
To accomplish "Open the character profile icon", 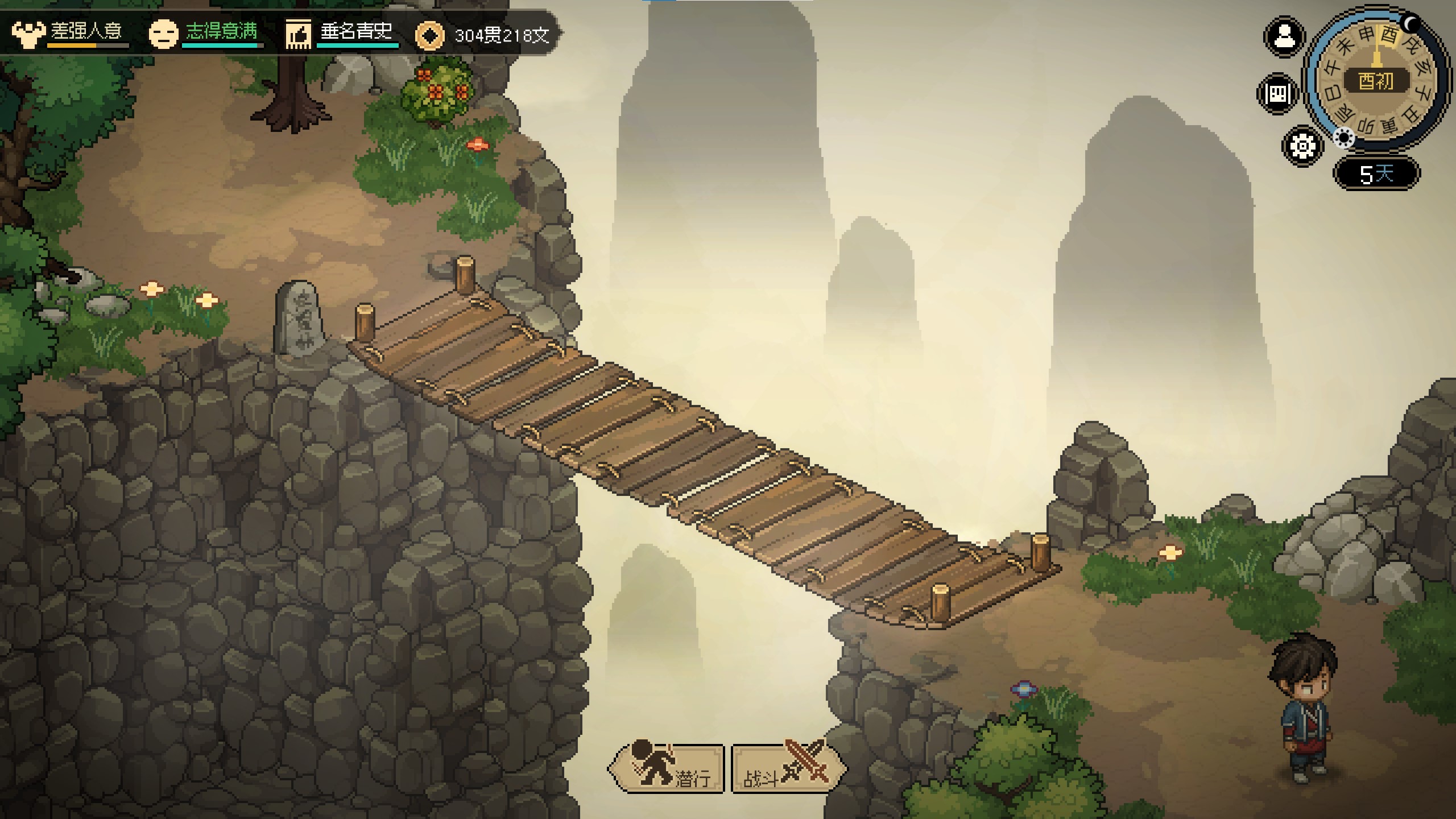I will [1284, 38].
